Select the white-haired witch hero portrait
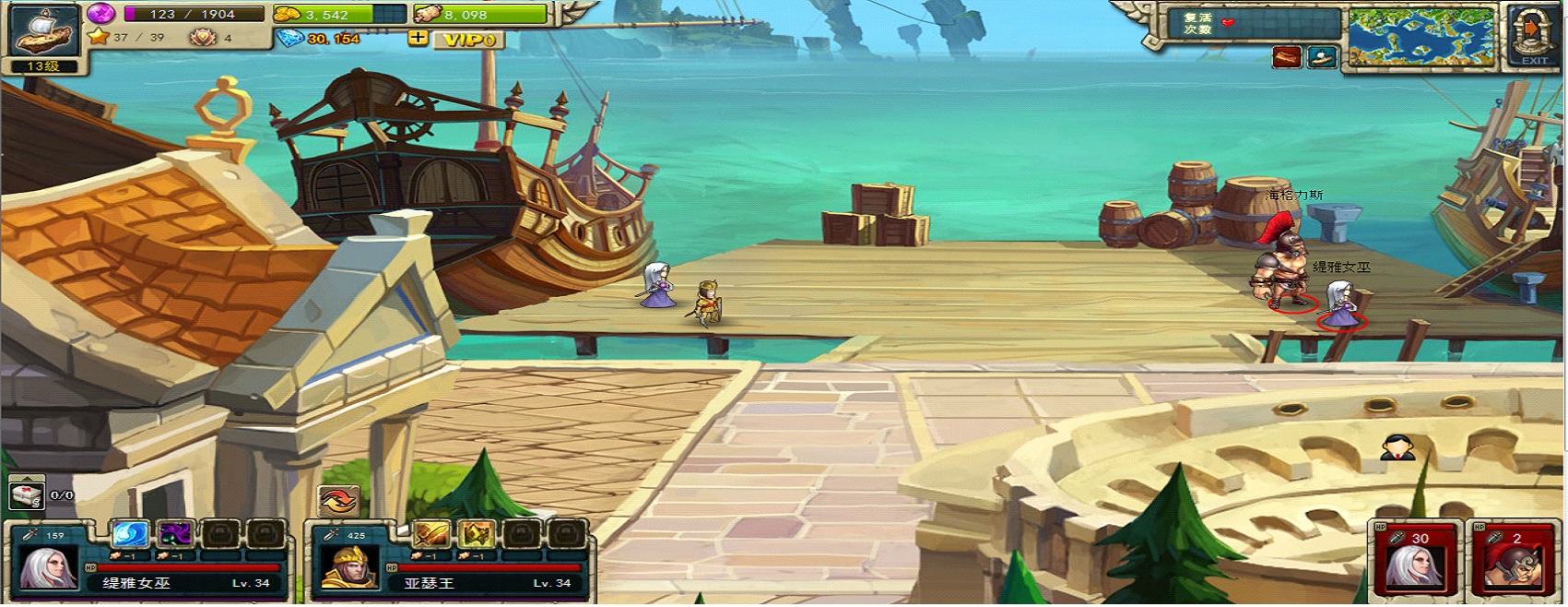 tap(48, 566)
